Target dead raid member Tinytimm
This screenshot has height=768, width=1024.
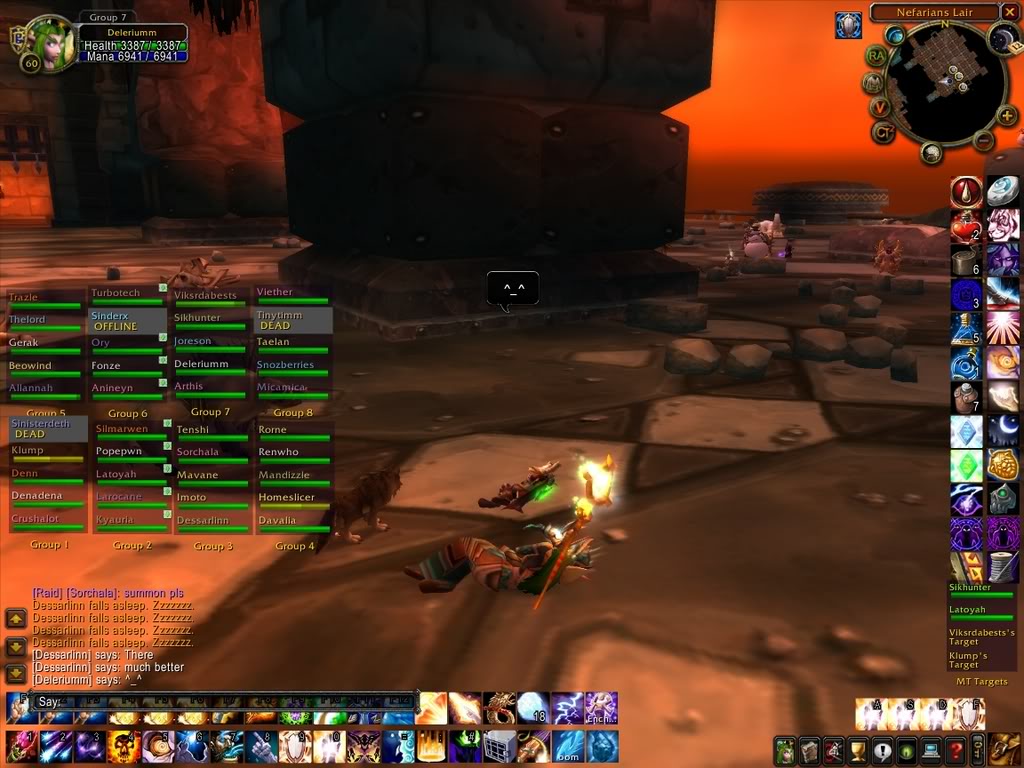293,320
